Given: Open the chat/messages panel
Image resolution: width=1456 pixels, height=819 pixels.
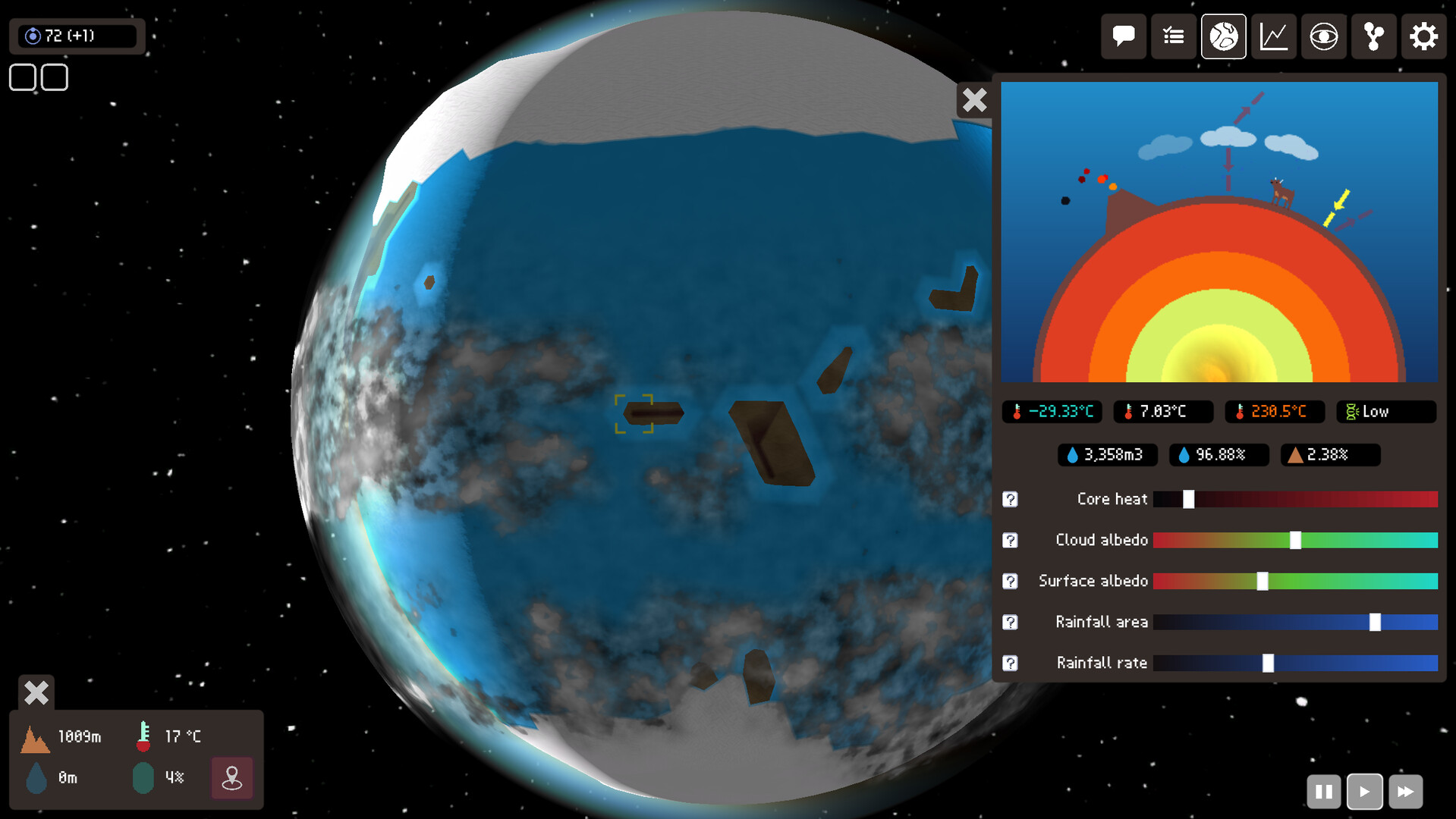Looking at the screenshot, I should pyautogui.click(x=1123, y=36).
